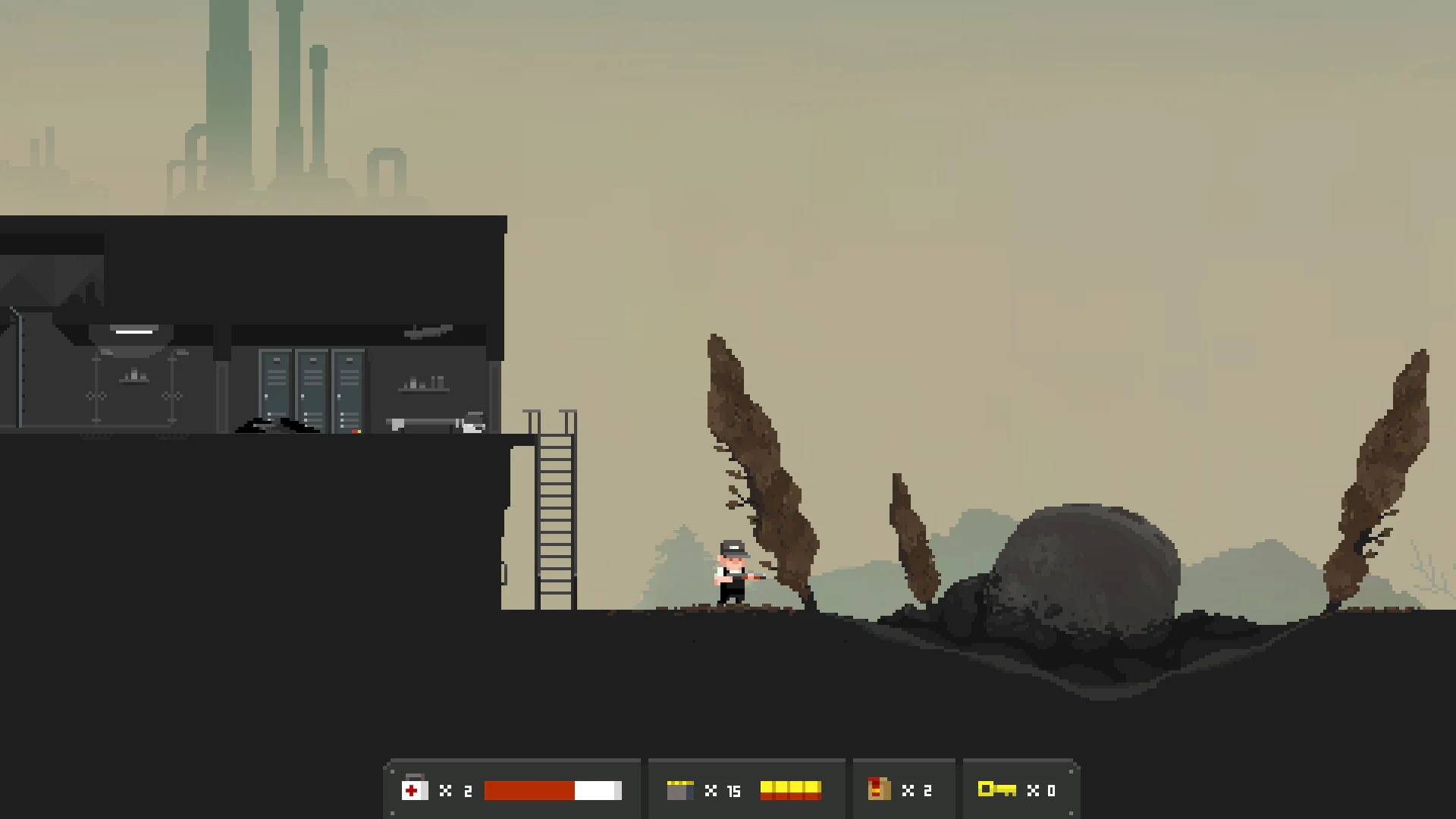This screenshot has height=819, width=1456.
Task: Click the ammo magazine icon
Action: (681, 790)
